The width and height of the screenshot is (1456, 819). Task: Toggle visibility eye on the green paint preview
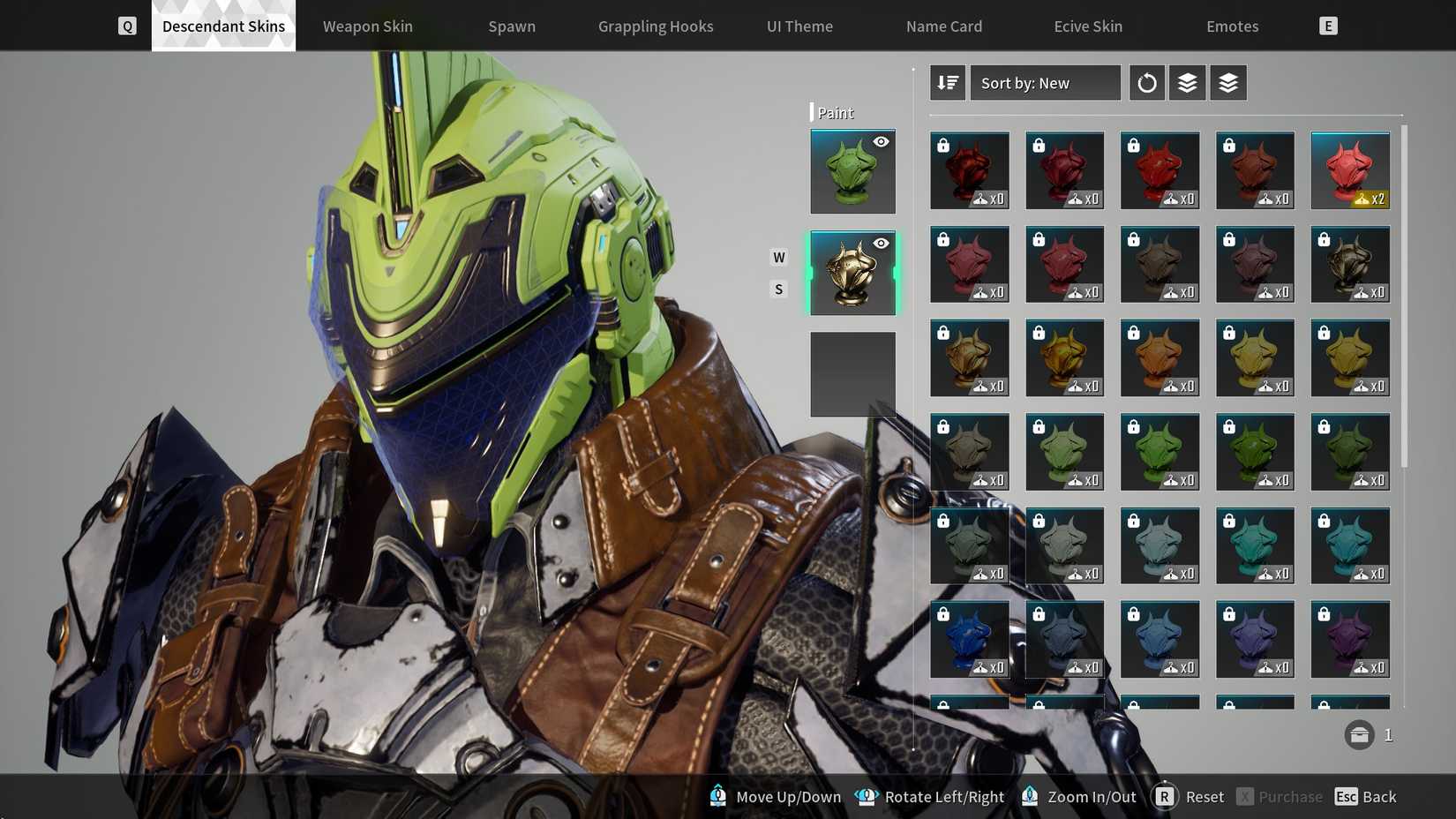click(880, 141)
